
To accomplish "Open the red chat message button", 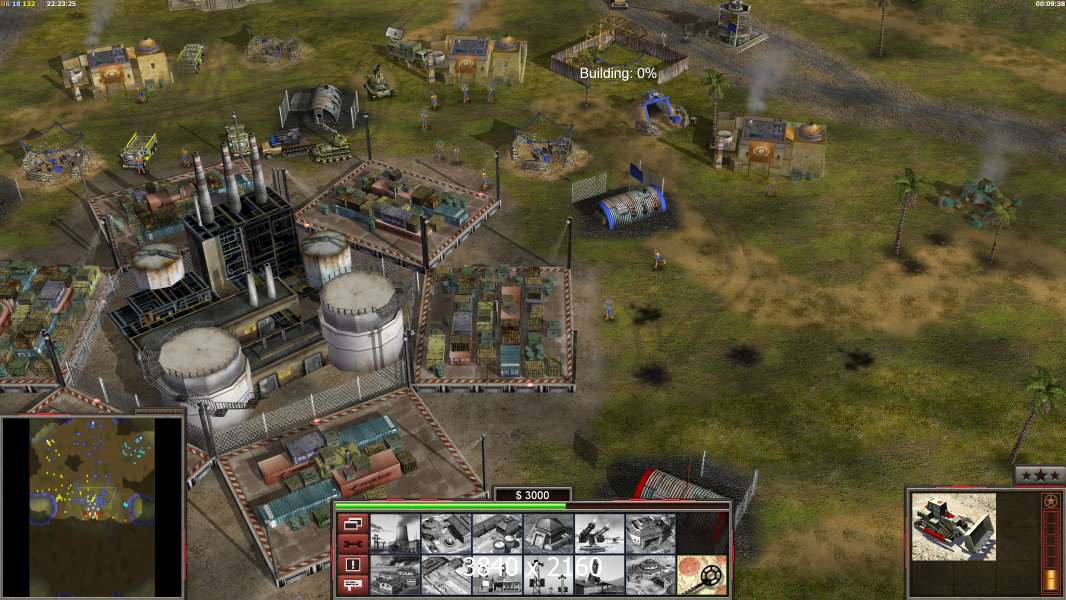I will tap(351, 585).
